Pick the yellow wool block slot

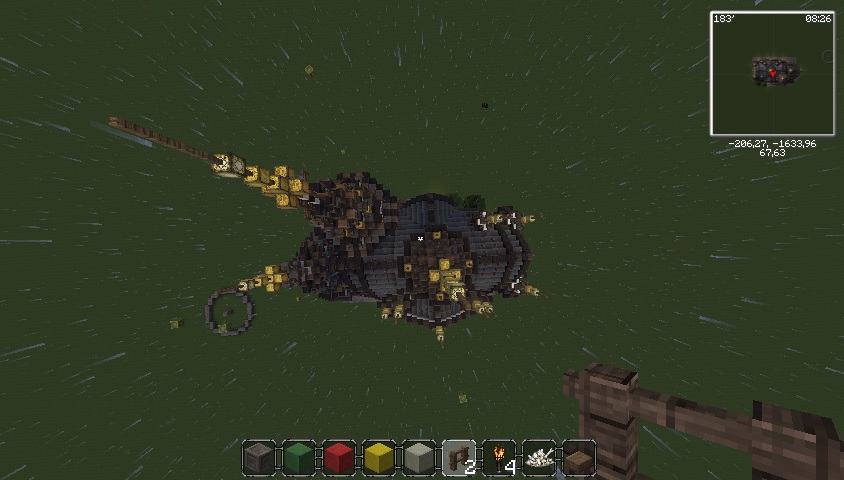pos(379,458)
